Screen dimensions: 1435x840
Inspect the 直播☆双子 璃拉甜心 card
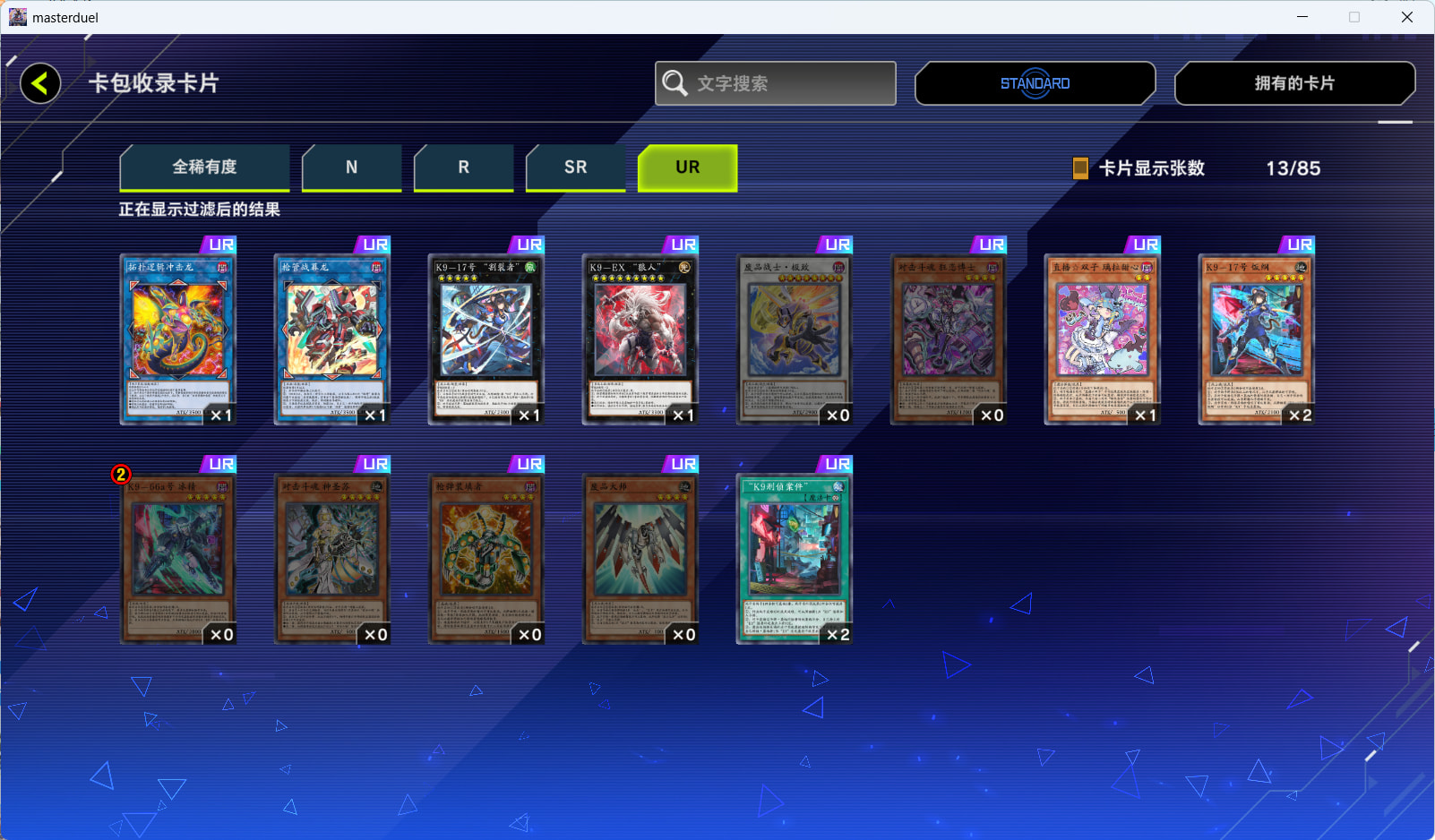pyautogui.click(x=1103, y=339)
